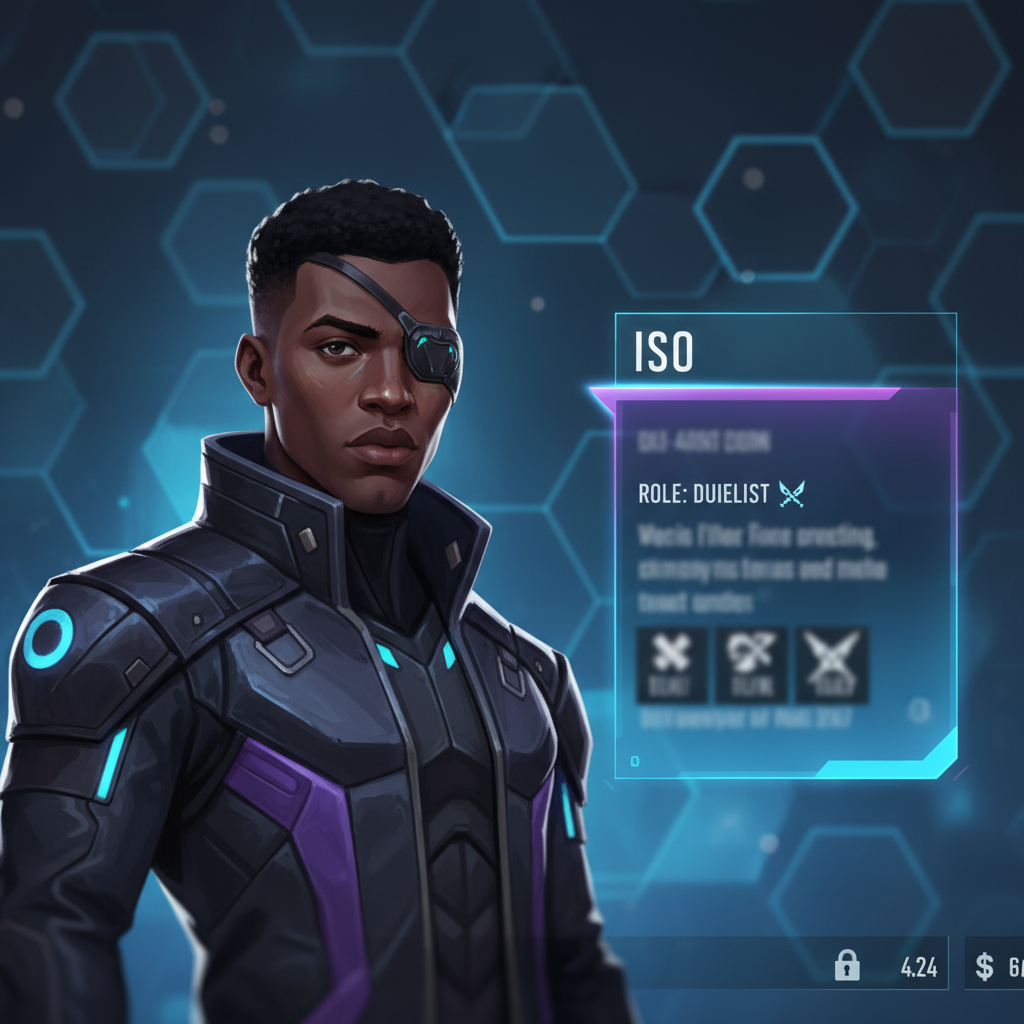Select the first crossed-blades ability icon
The width and height of the screenshot is (1024, 1024).
click(x=672, y=664)
